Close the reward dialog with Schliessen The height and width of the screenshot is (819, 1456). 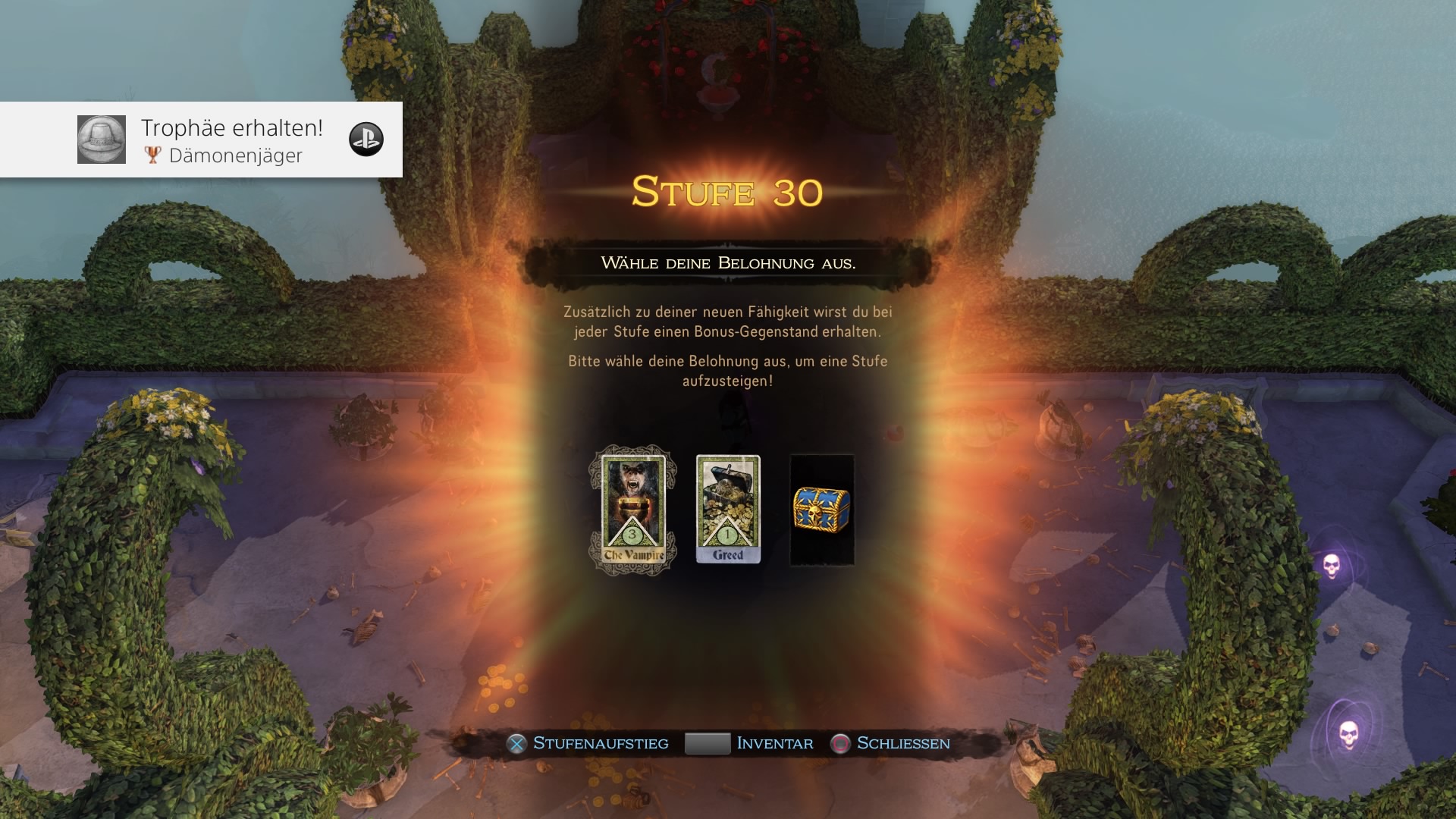click(890, 743)
